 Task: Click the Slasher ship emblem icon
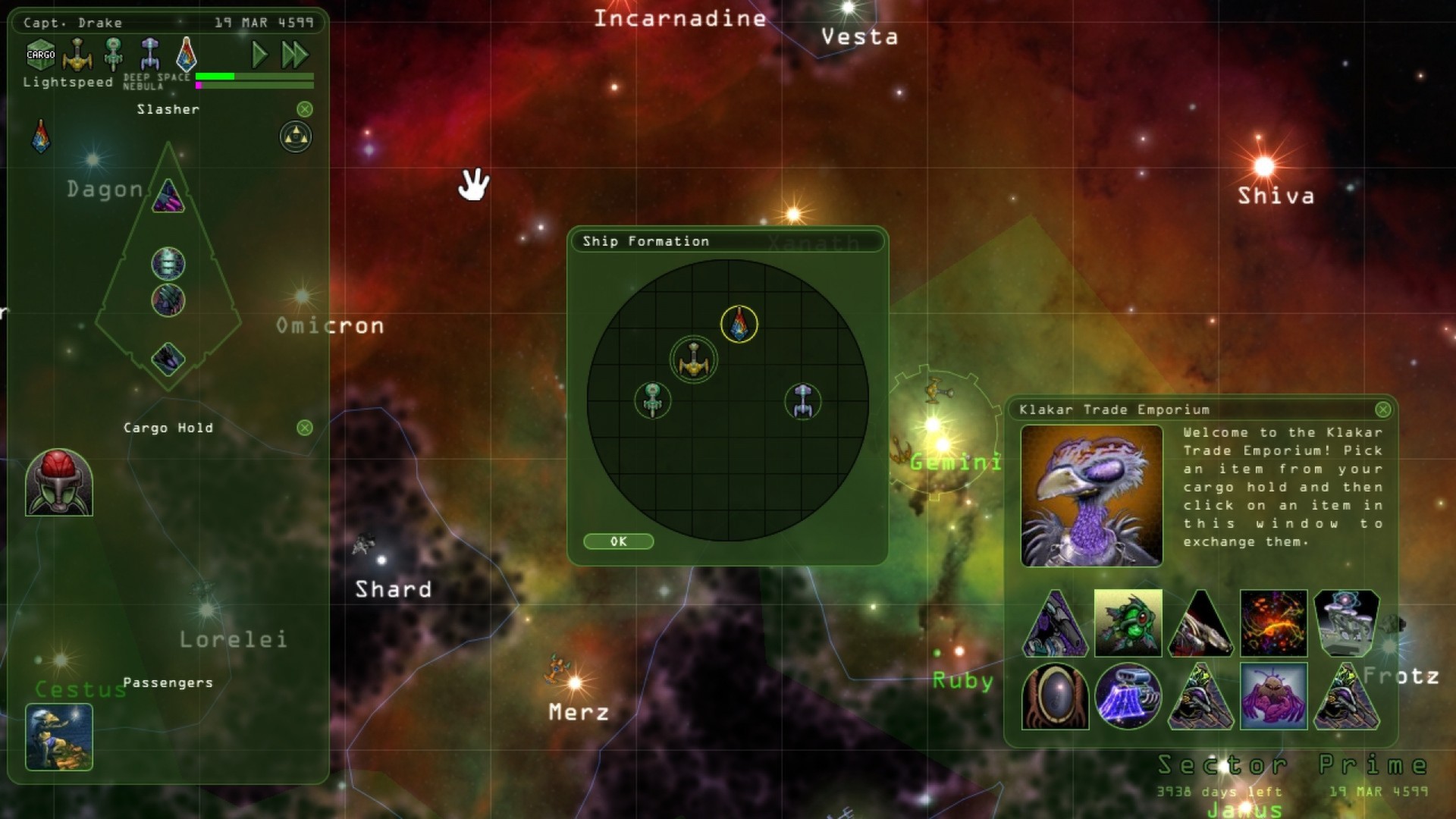pyautogui.click(x=188, y=53)
